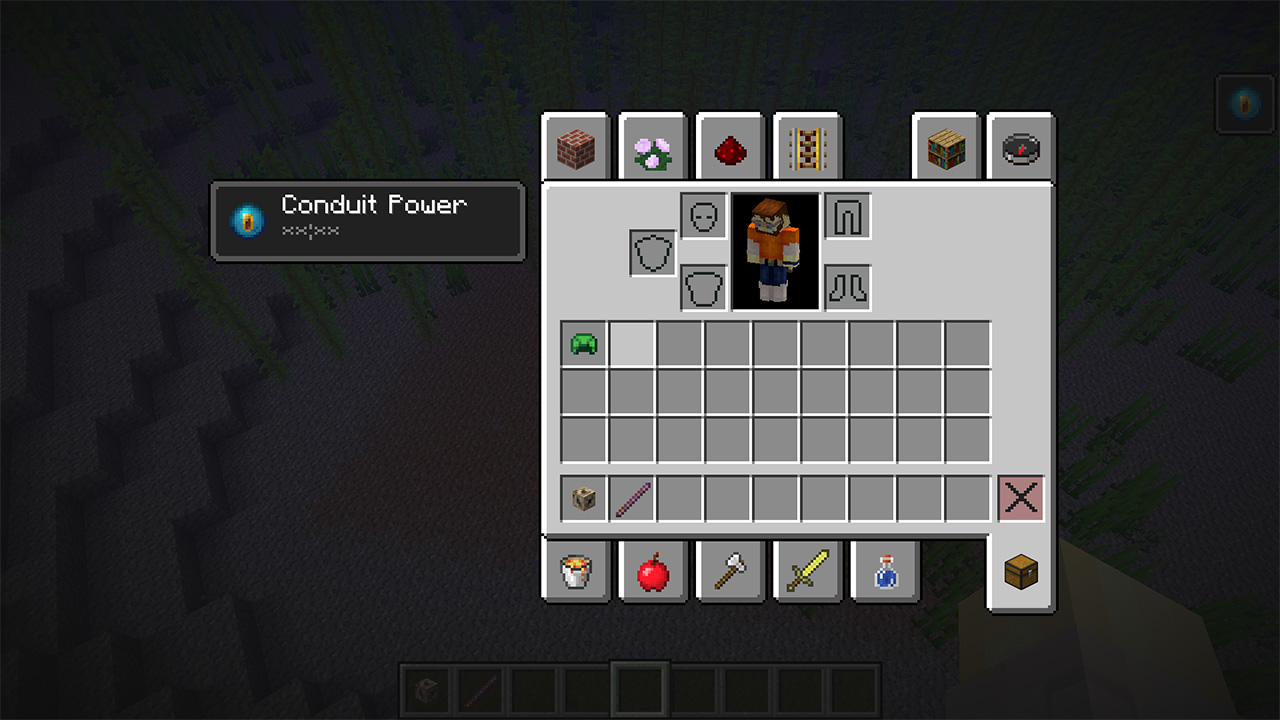
Task: Switch to the lava bucket Miscellaneous tab
Action: [575, 573]
